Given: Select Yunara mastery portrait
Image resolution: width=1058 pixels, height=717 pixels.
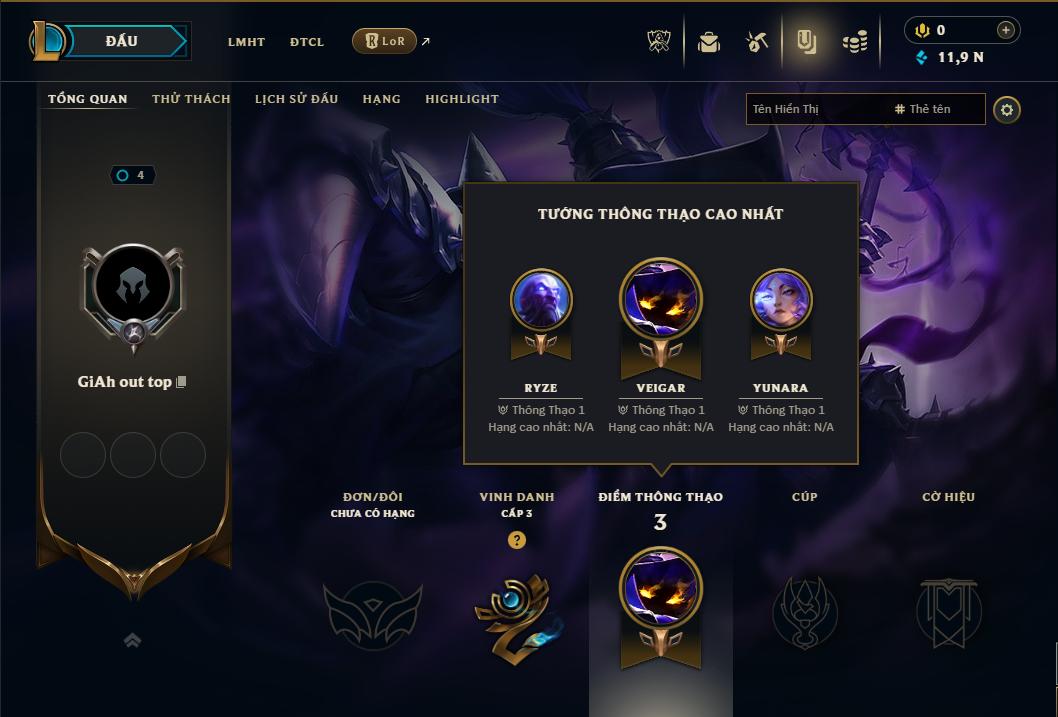Looking at the screenshot, I should tap(781, 300).
